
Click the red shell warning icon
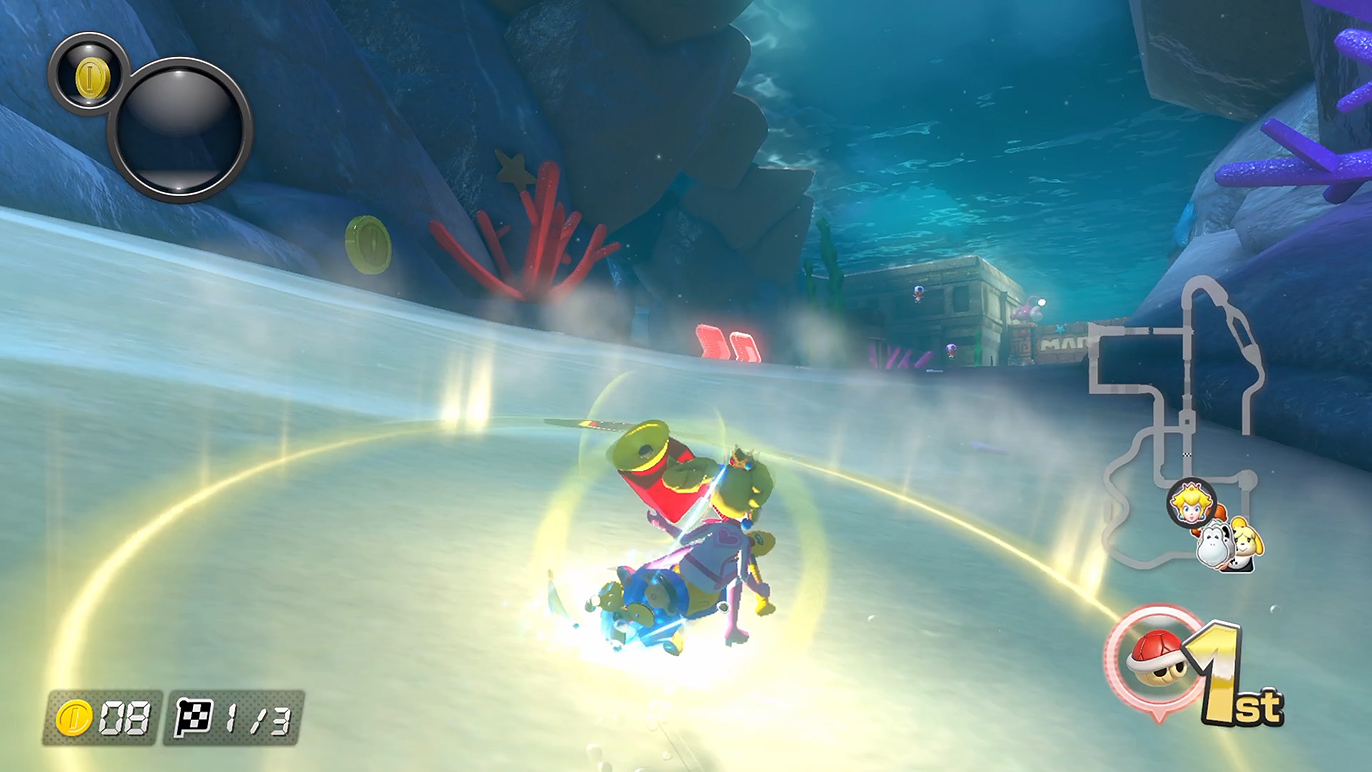coord(1154,658)
